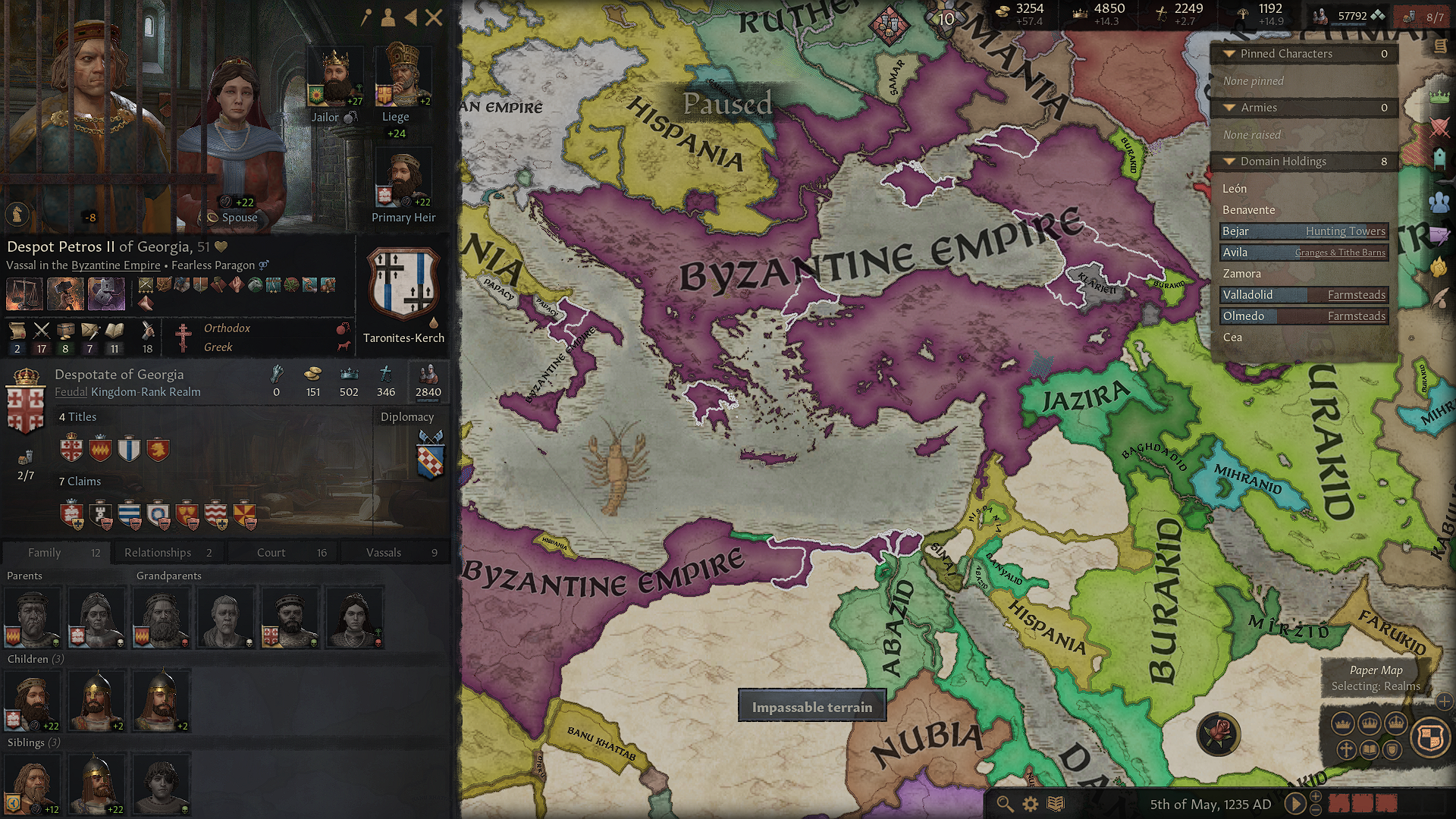Screen dimensions: 1456x819
Task: Switch to the Vassals tab
Action: 384,552
